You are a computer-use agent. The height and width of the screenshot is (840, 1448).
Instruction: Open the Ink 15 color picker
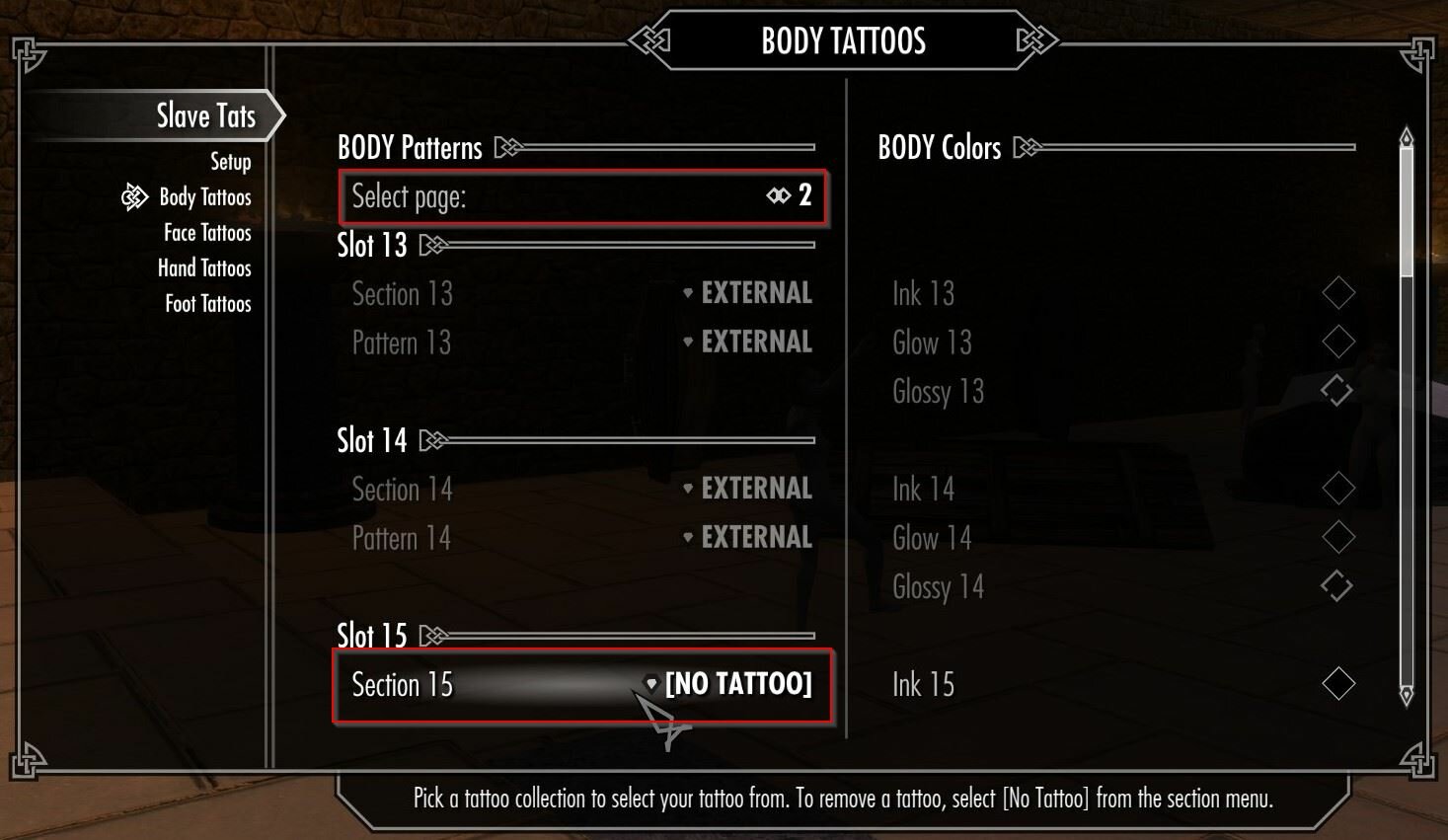[x=1337, y=684]
